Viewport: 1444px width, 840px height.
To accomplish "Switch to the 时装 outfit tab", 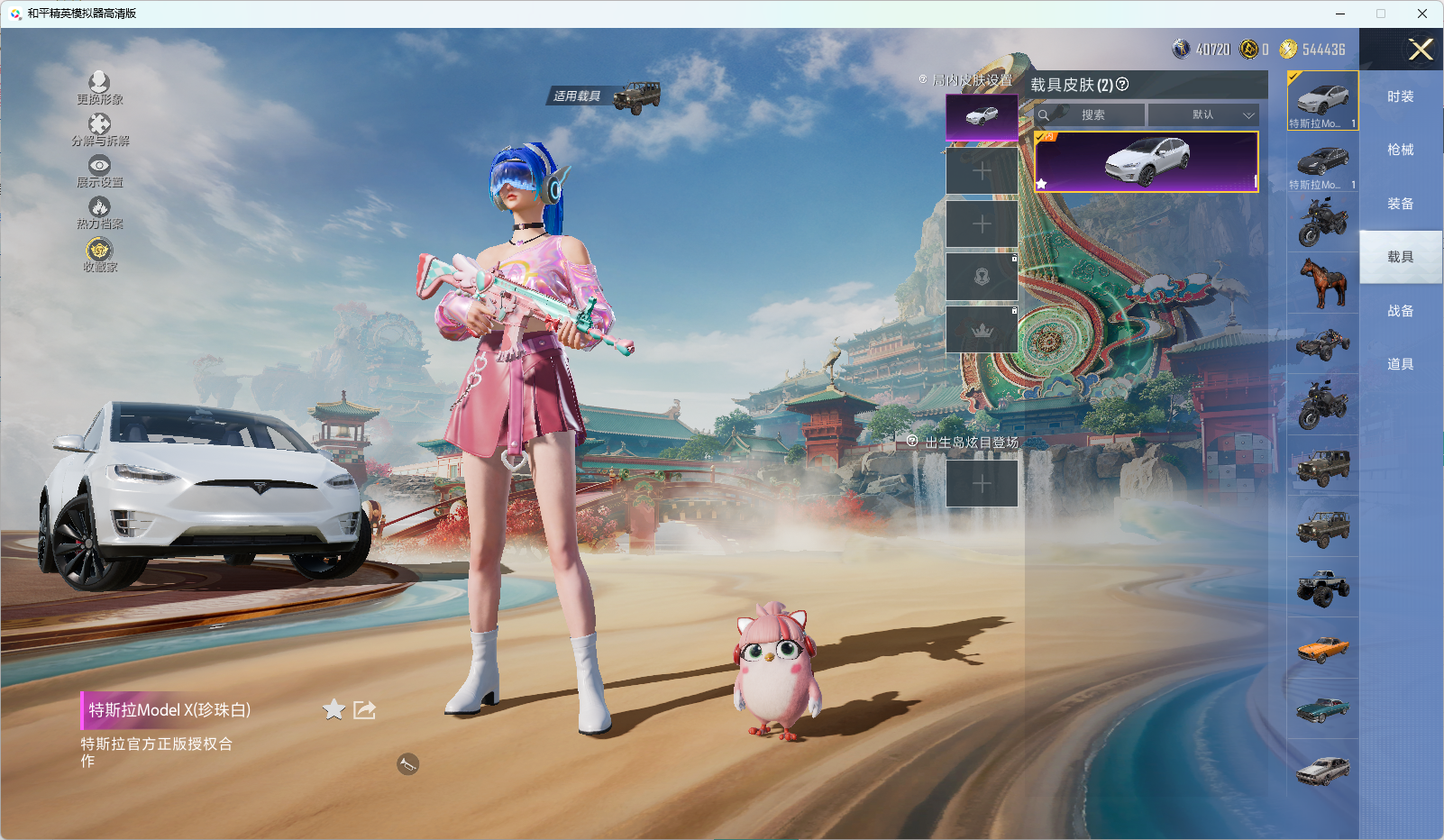I will [1400, 96].
